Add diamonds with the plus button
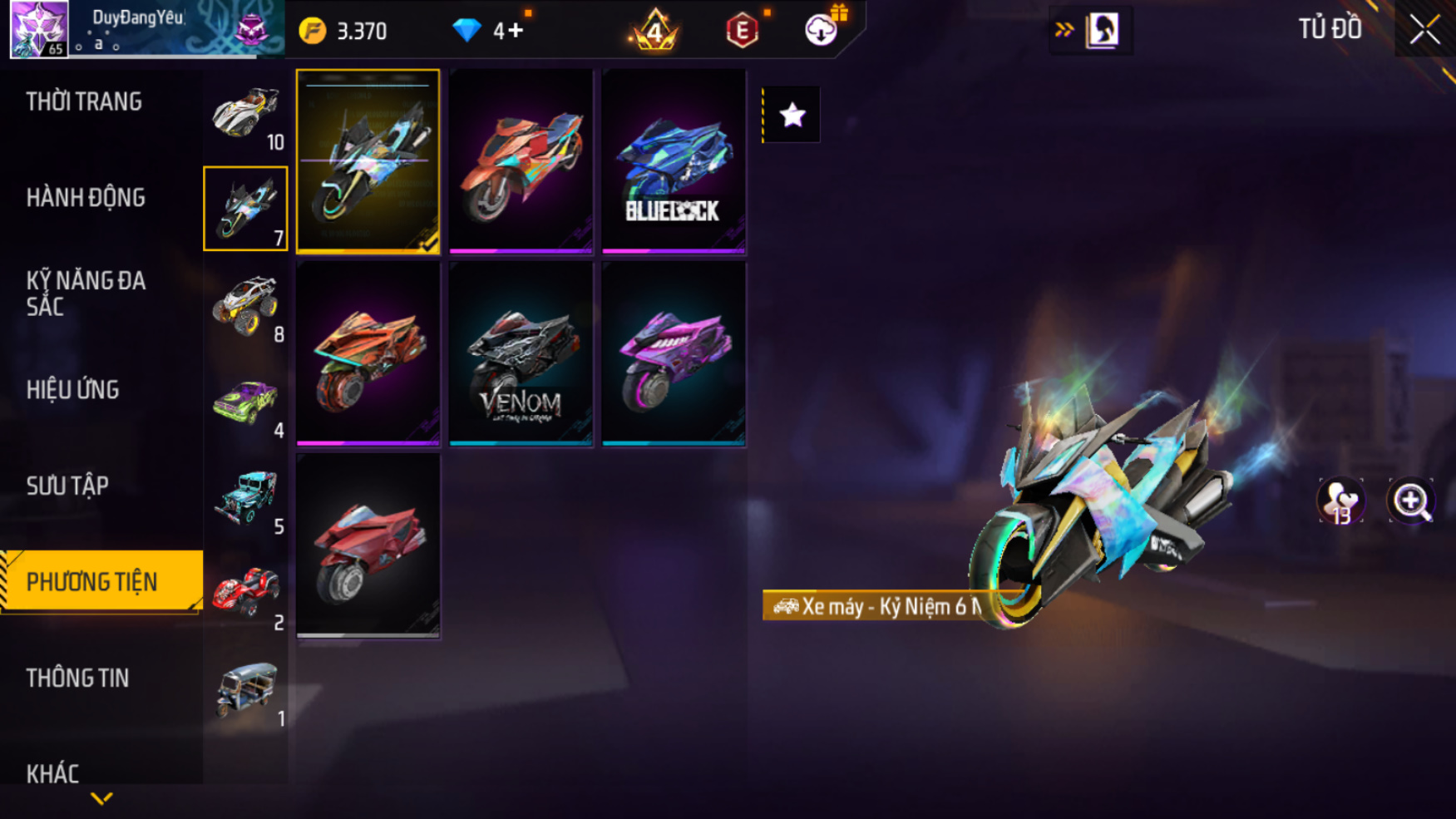1456x819 pixels. pyautogui.click(x=516, y=31)
